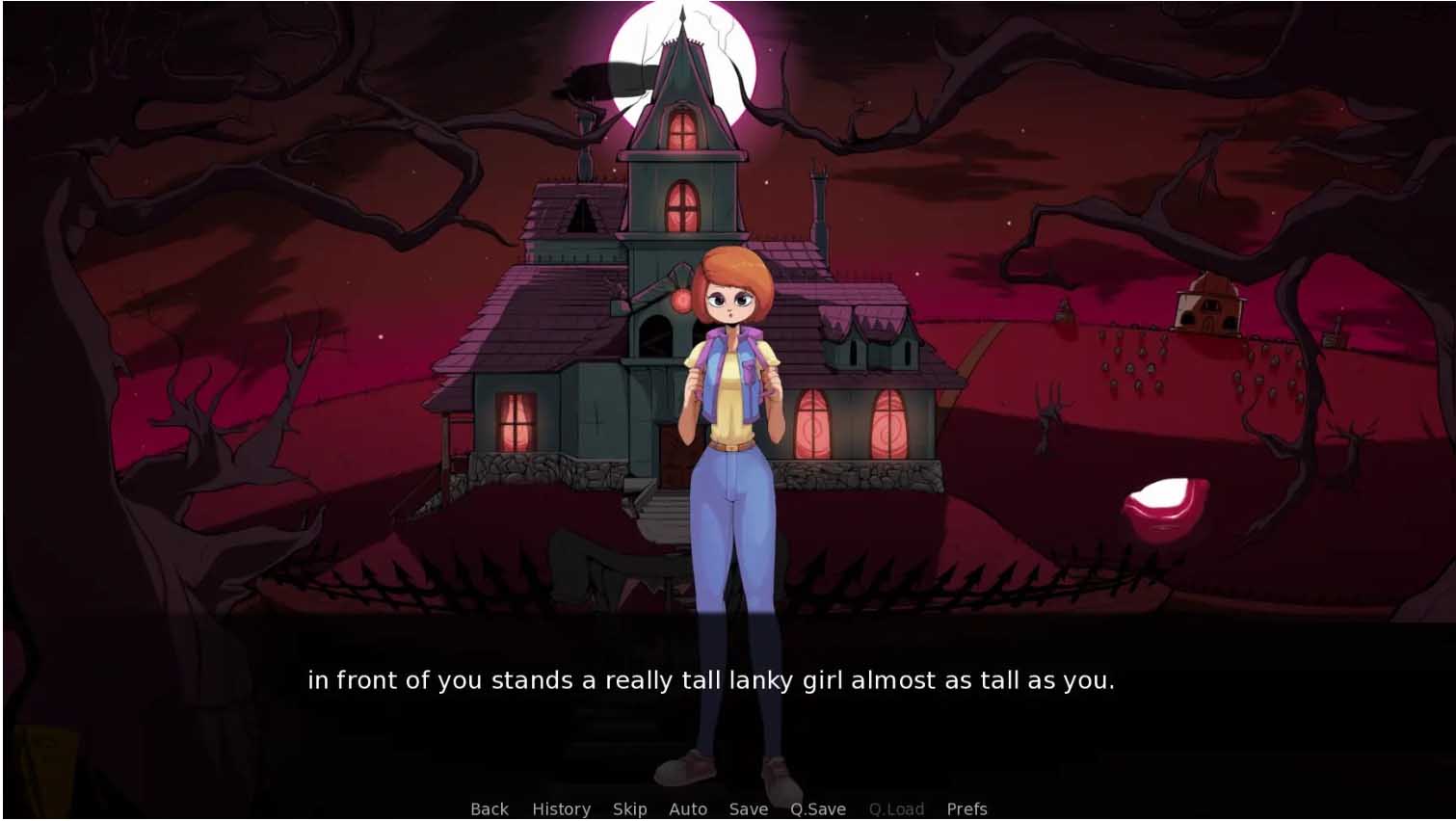Roll back dialogue with the Back button
Viewport: 1456px width, 821px height.
pos(489,808)
